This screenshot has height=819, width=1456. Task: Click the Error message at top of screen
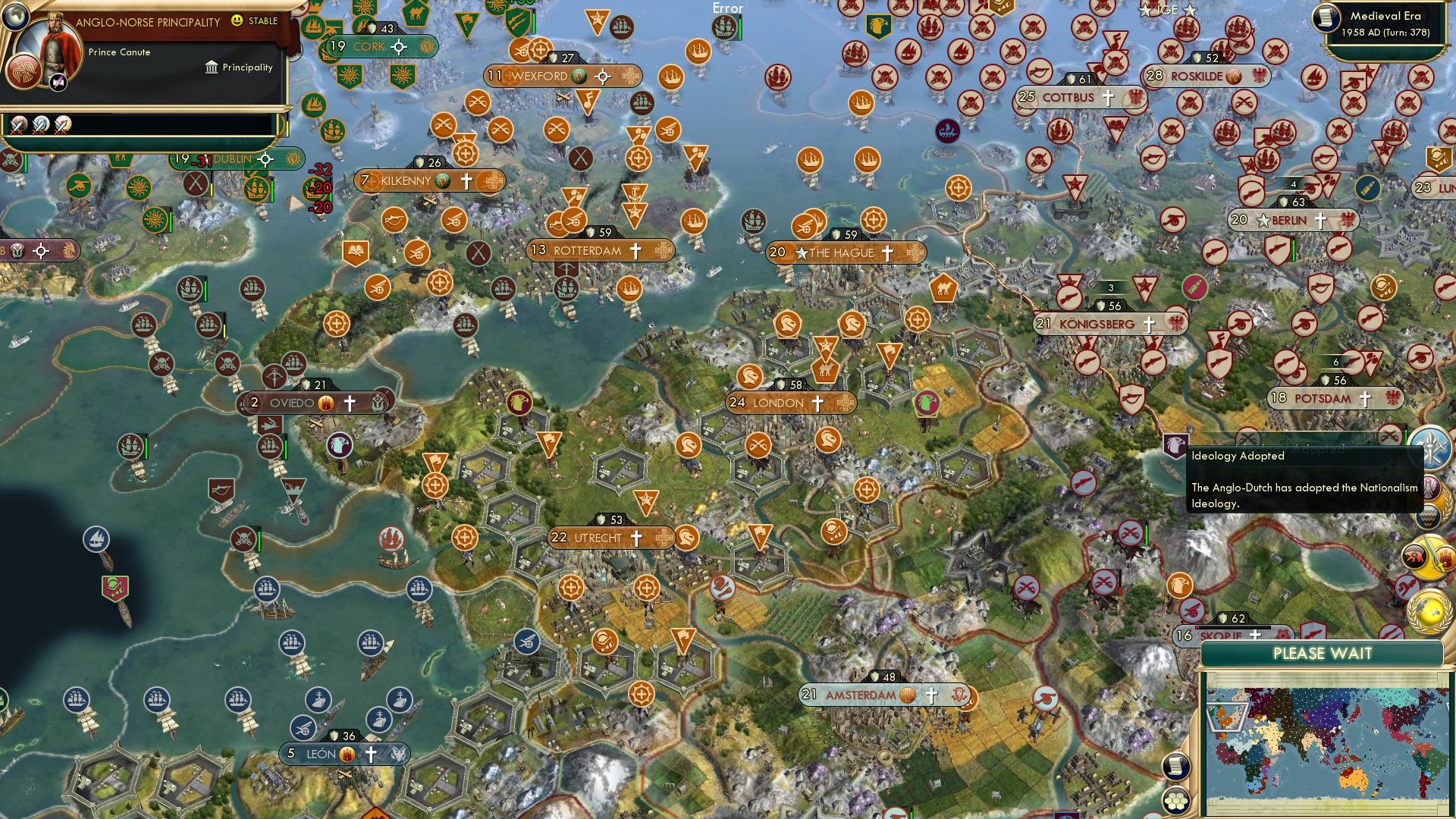(728, 8)
